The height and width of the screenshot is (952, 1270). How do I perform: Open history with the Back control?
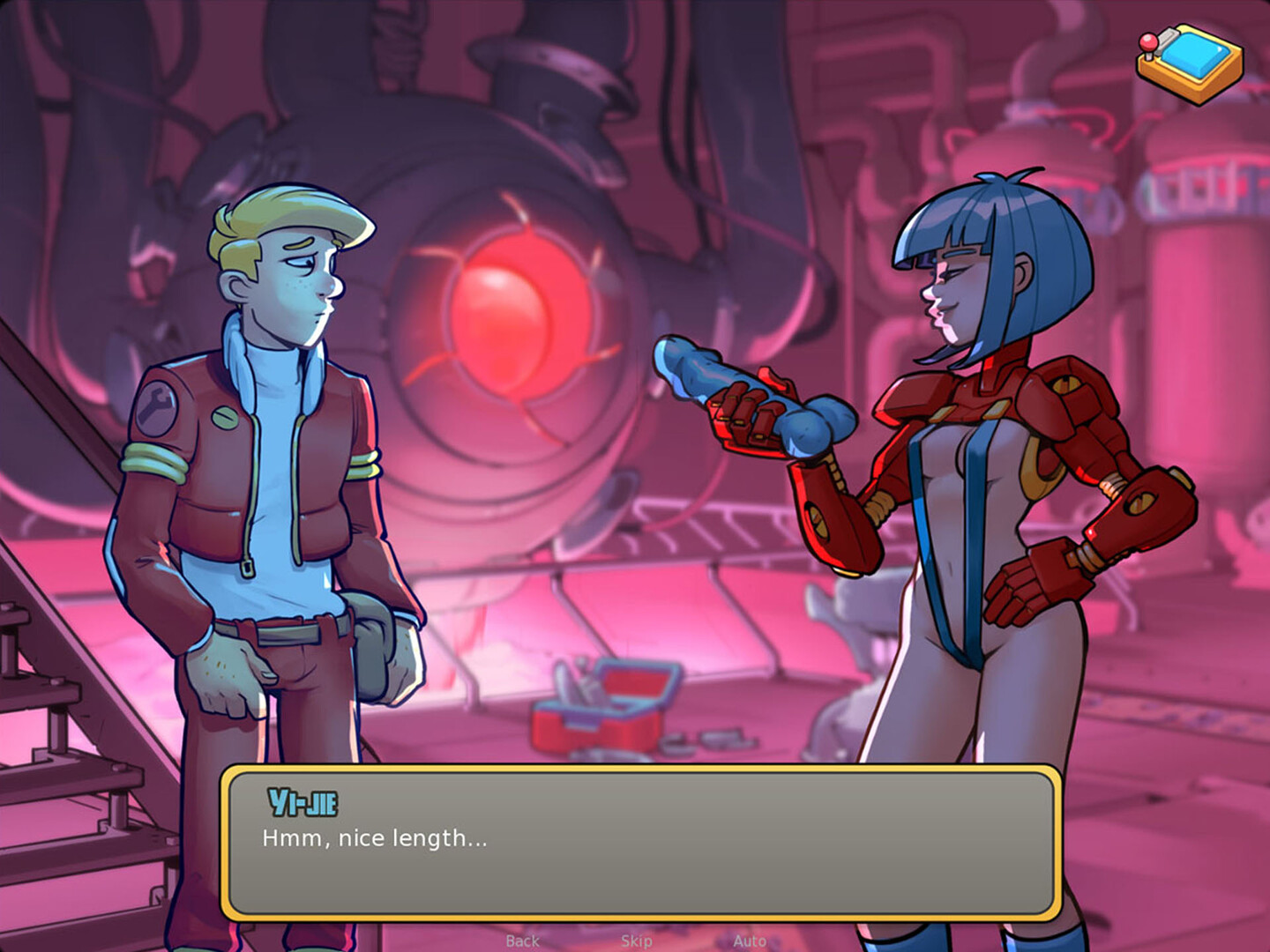tap(521, 941)
